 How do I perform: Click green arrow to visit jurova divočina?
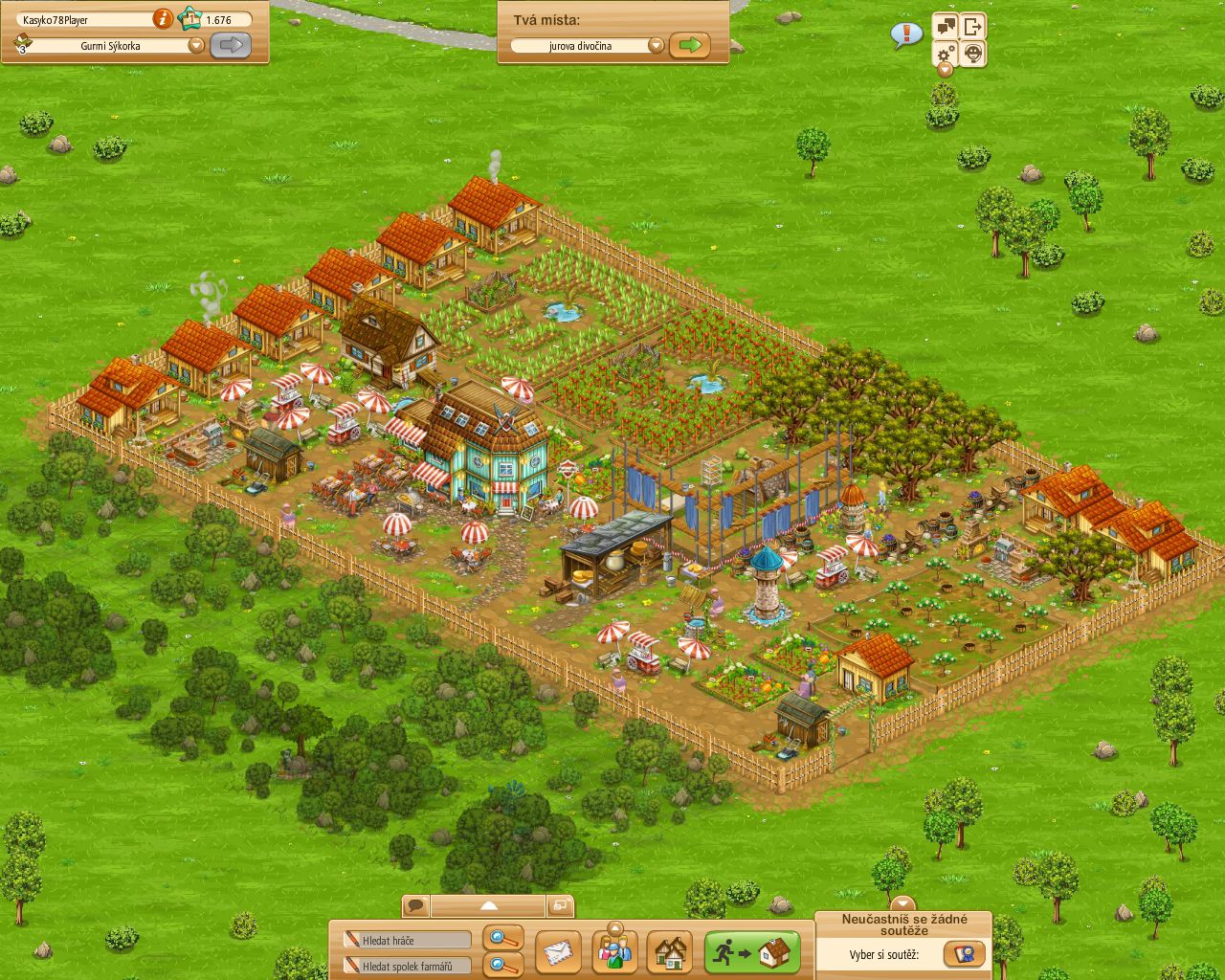click(691, 44)
